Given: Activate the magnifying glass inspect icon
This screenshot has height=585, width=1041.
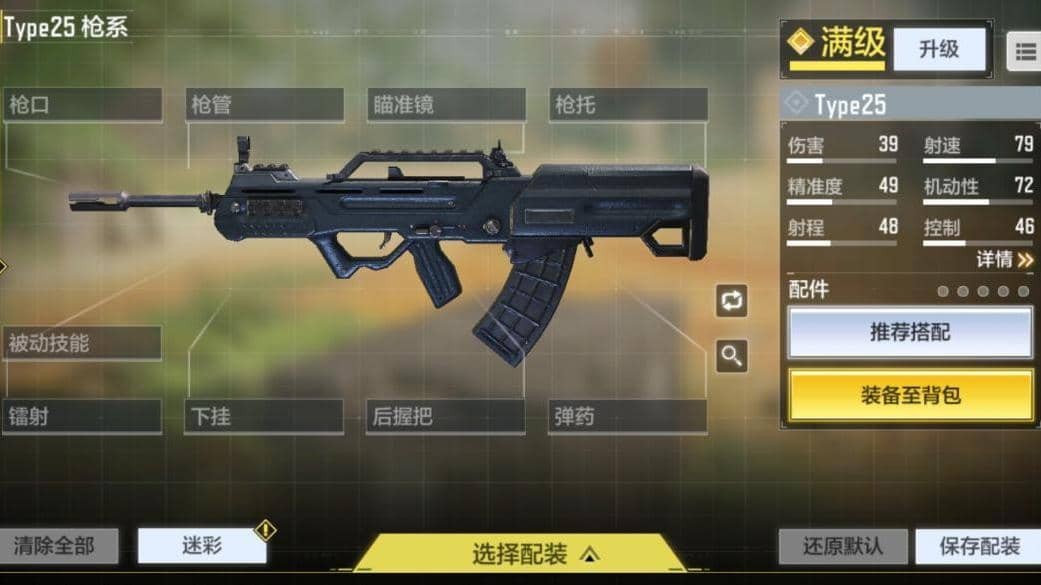Looking at the screenshot, I should [732, 355].
